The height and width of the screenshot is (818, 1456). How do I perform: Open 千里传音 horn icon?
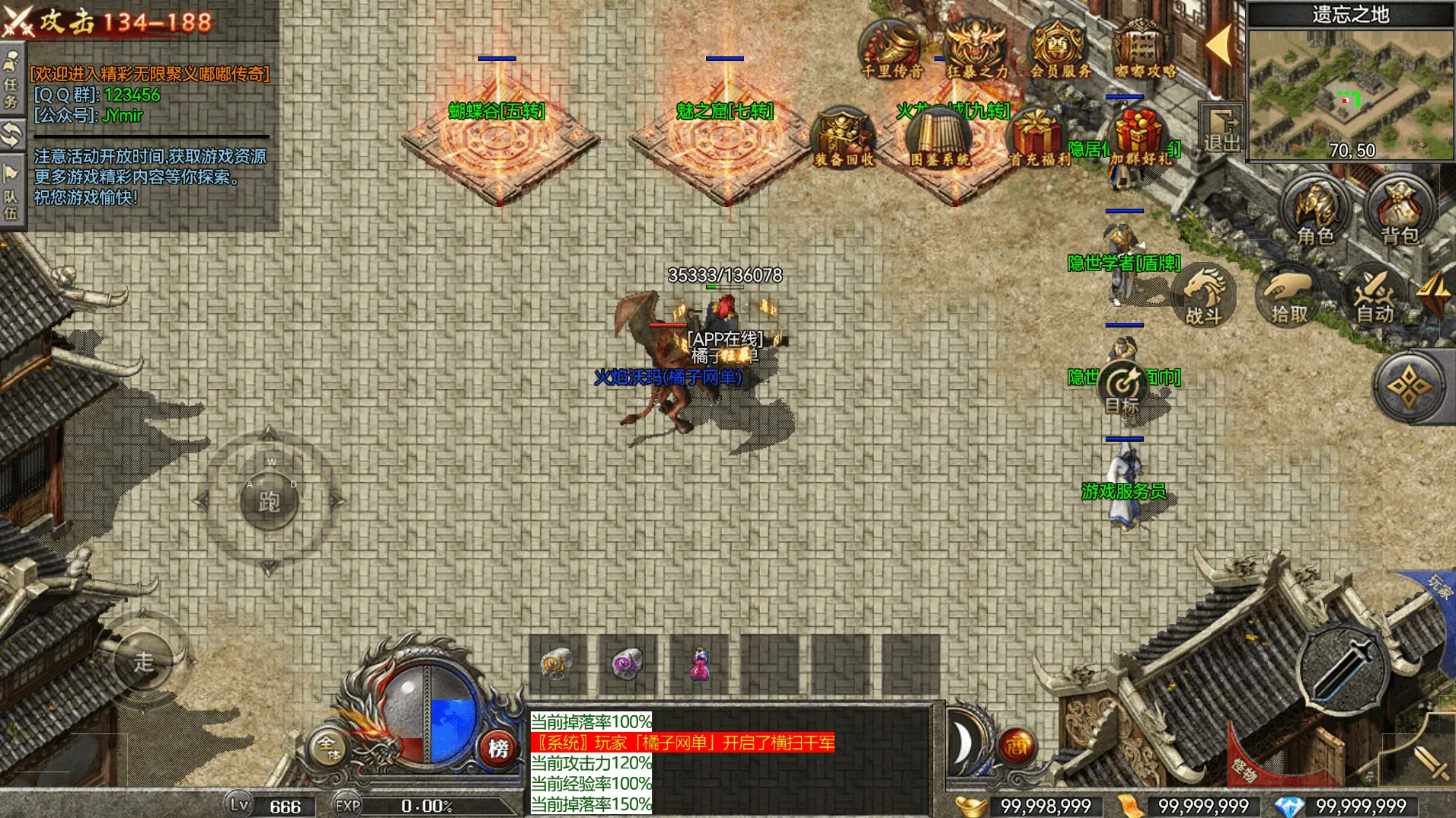pos(892,49)
